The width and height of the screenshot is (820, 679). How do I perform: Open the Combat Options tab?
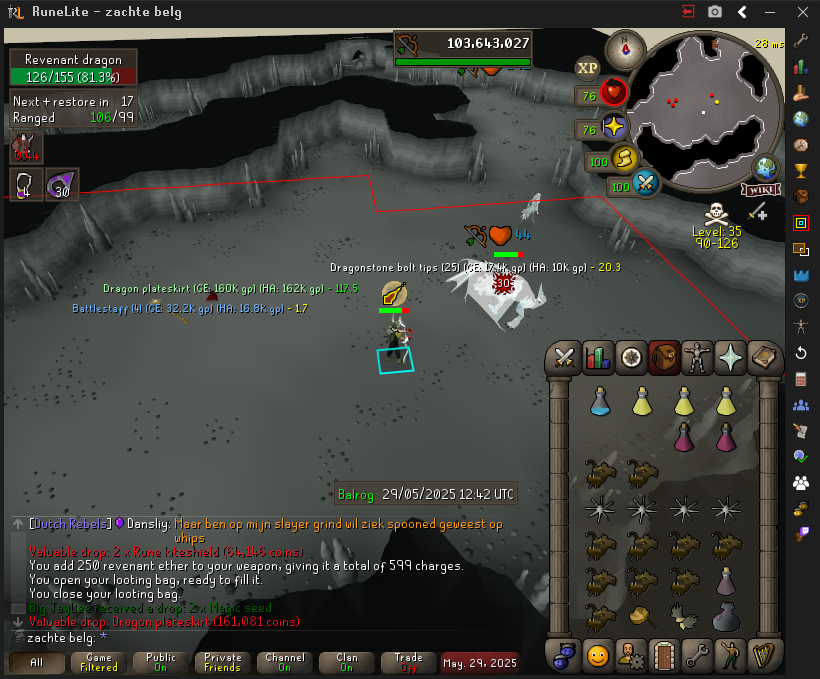pos(563,357)
